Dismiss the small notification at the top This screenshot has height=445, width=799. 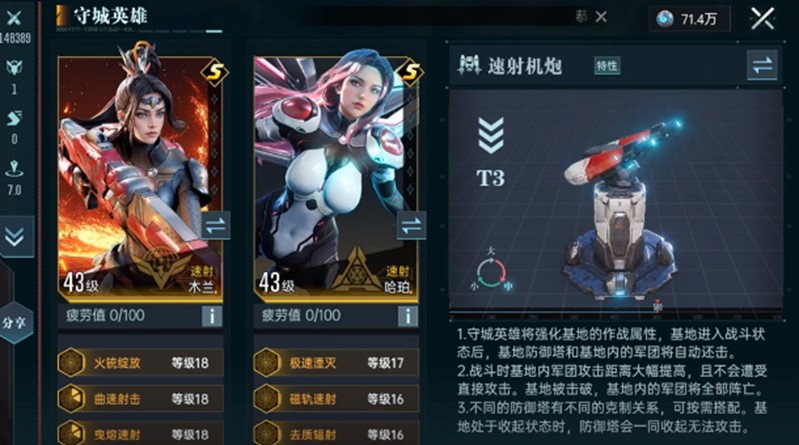click(x=601, y=17)
